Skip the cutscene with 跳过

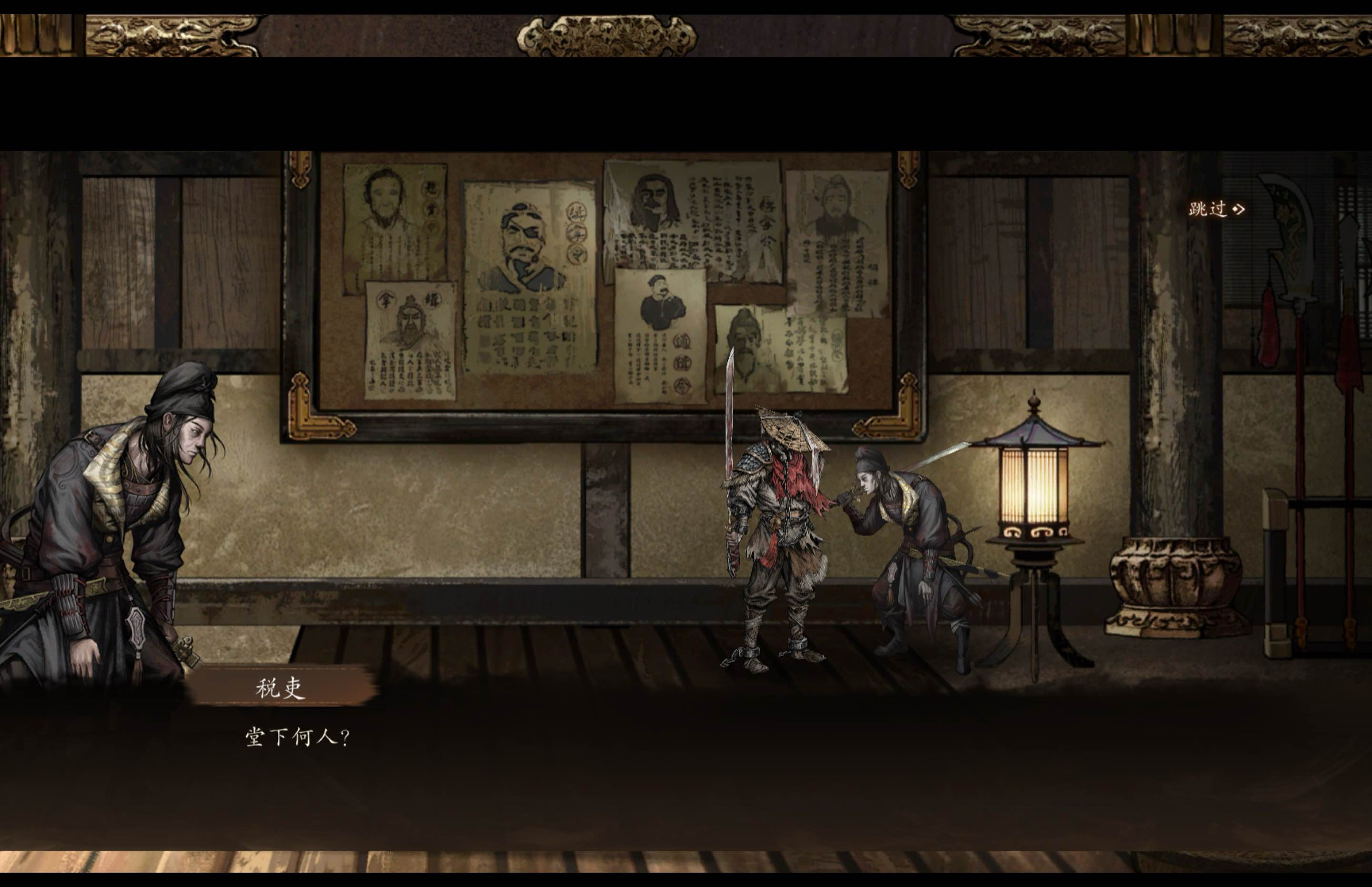coord(1216,209)
